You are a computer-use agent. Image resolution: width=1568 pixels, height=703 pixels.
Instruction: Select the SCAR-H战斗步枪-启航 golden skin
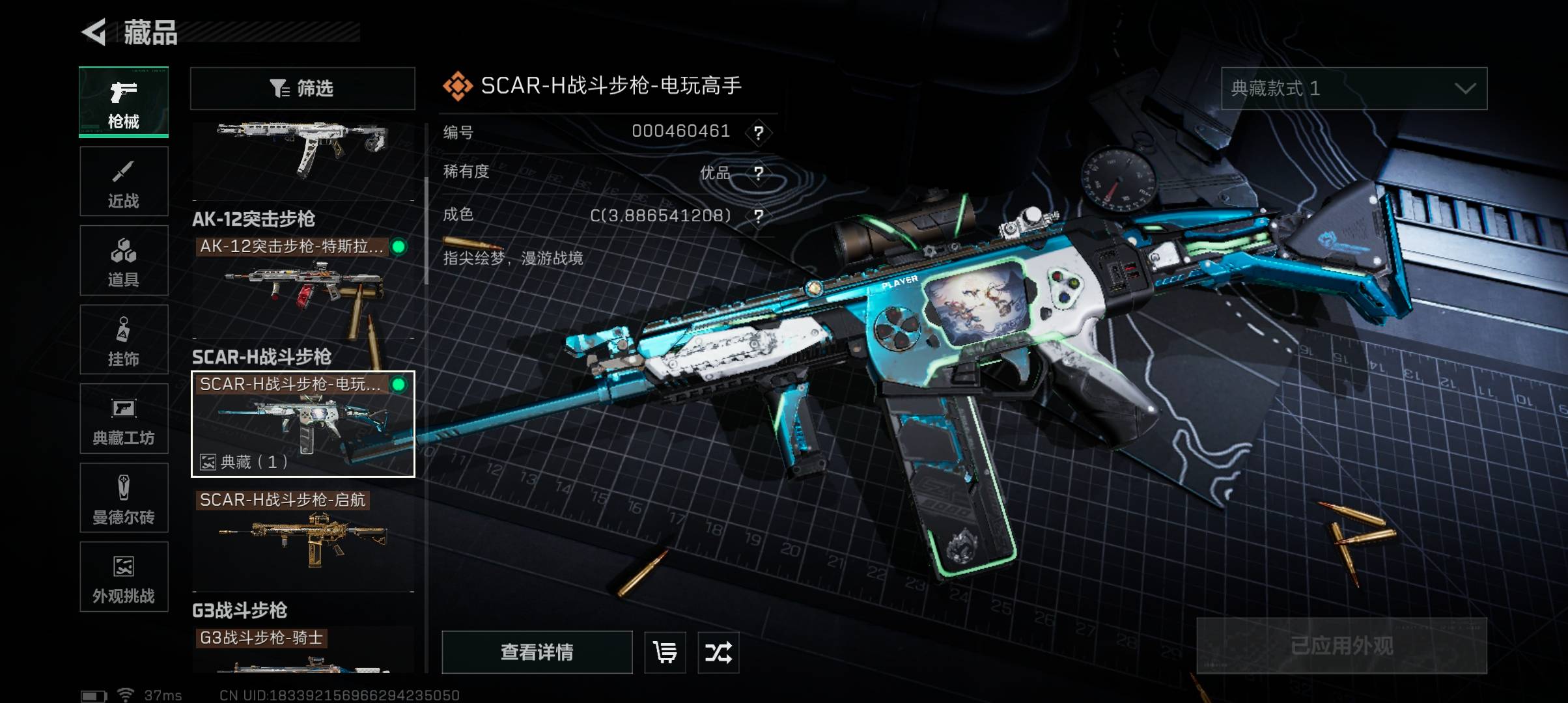[x=303, y=537]
